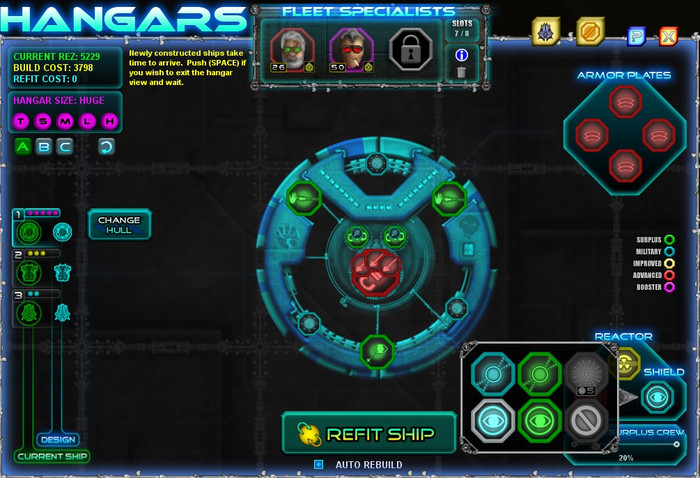This screenshot has height=478, width=700.
Task: Click the Refit Ship button
Action: coord(369,432)
